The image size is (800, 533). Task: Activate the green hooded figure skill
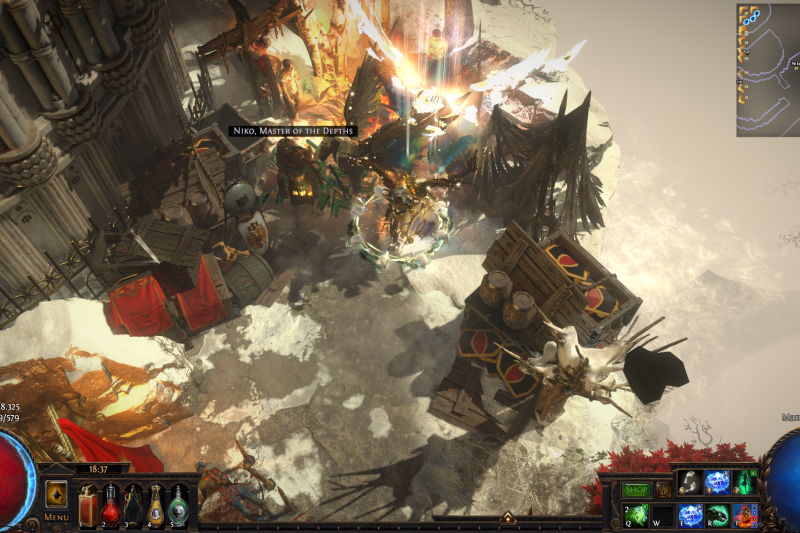[x=746, y=483]
